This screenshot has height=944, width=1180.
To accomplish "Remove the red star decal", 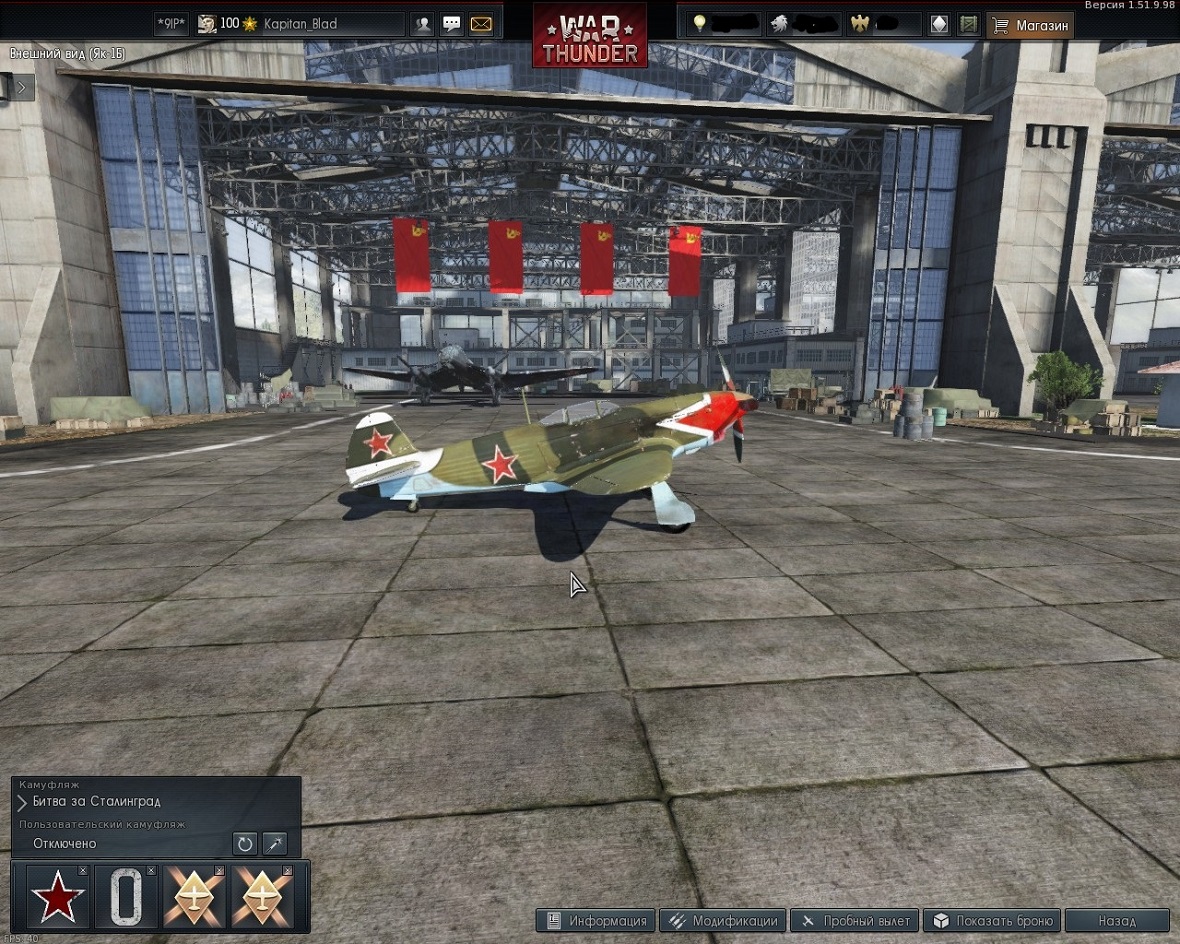I will [x=83, y=871].
